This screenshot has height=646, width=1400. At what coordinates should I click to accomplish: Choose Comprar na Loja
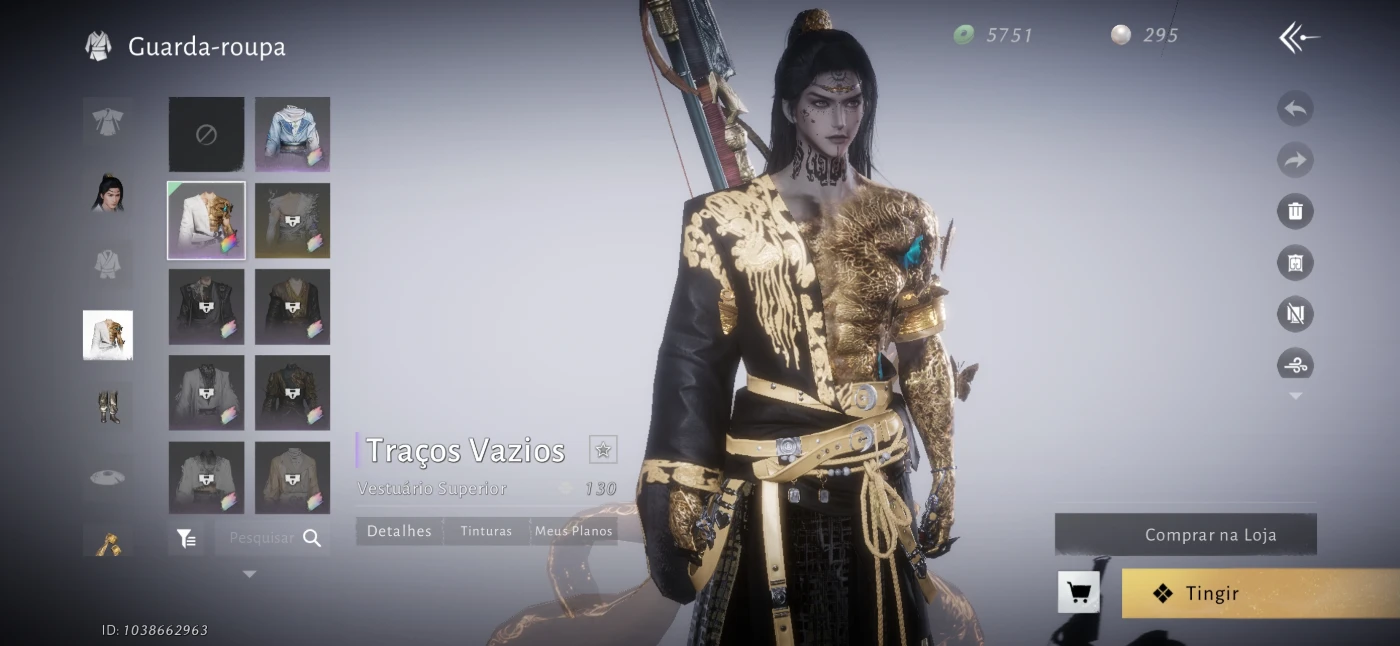[1186, 535]
